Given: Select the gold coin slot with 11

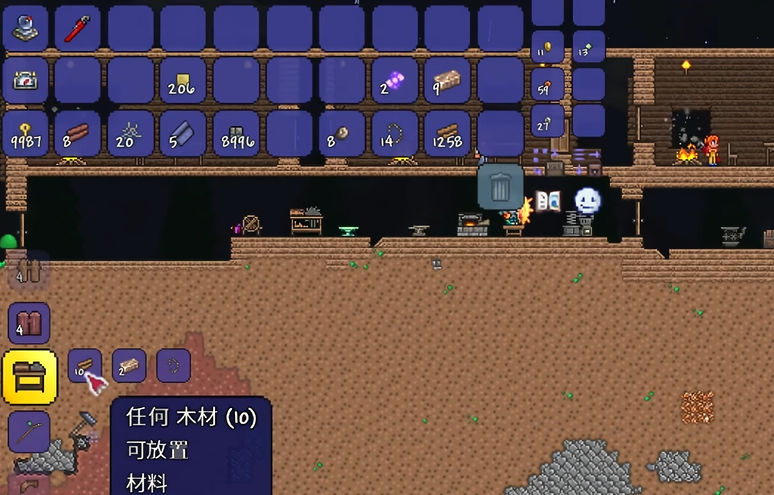Looking at the screenshot, I should click(x=547, y=46).
